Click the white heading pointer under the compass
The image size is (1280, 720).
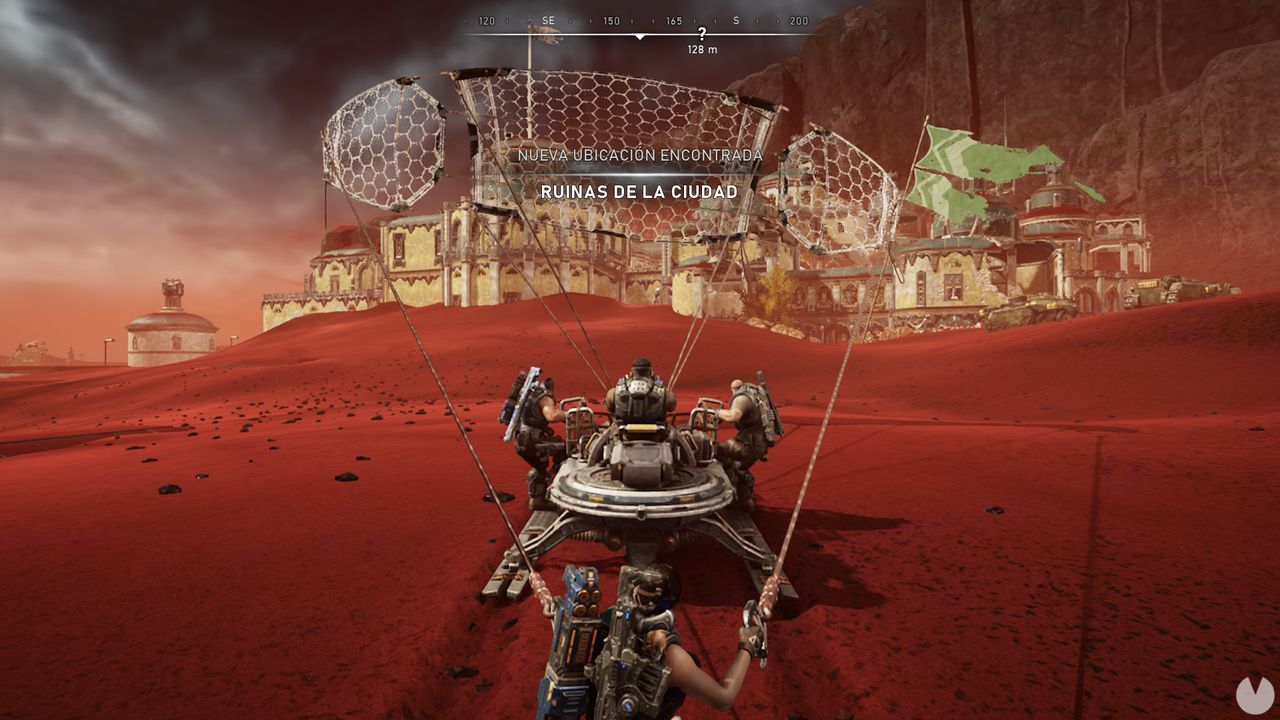(640, 34)
